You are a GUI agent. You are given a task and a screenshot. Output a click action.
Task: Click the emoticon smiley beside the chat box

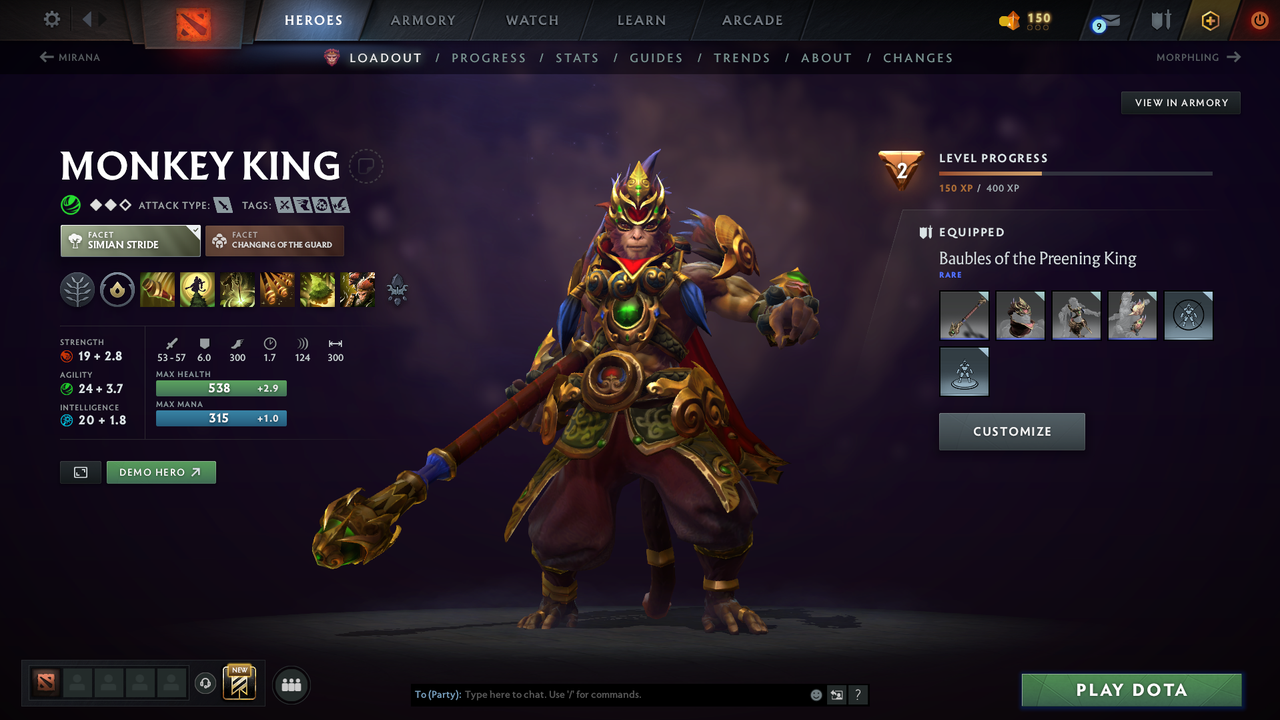tap(815, 694)
